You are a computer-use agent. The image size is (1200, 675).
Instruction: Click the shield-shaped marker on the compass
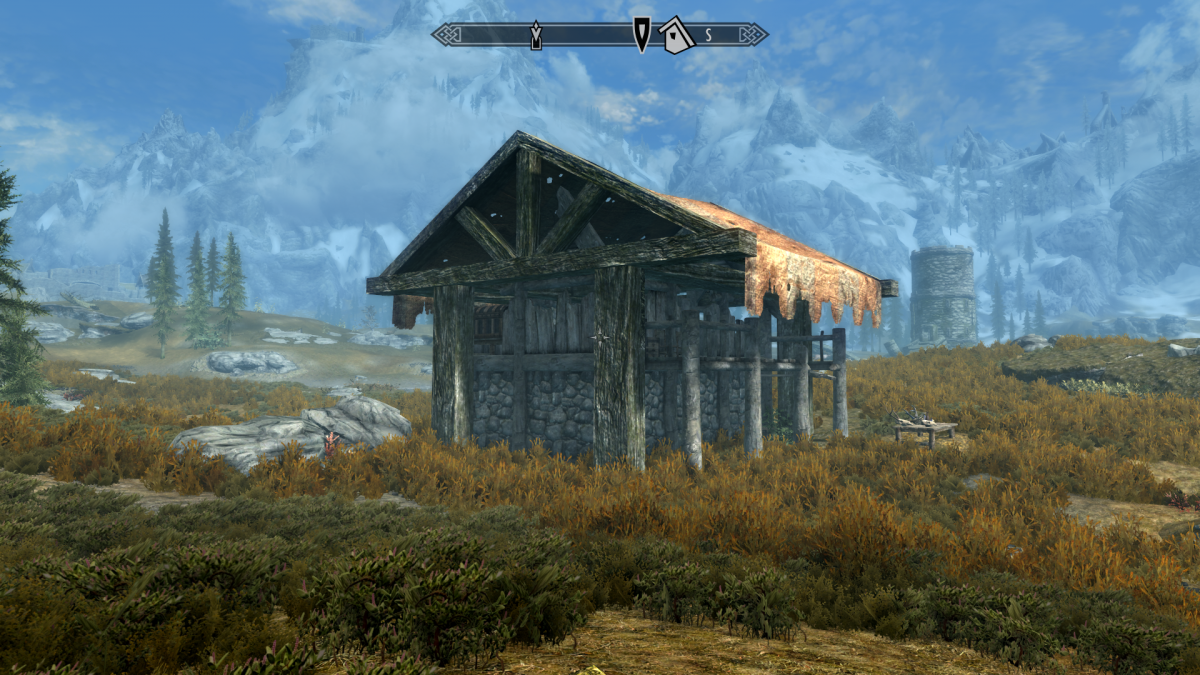[x=641, y=34]
